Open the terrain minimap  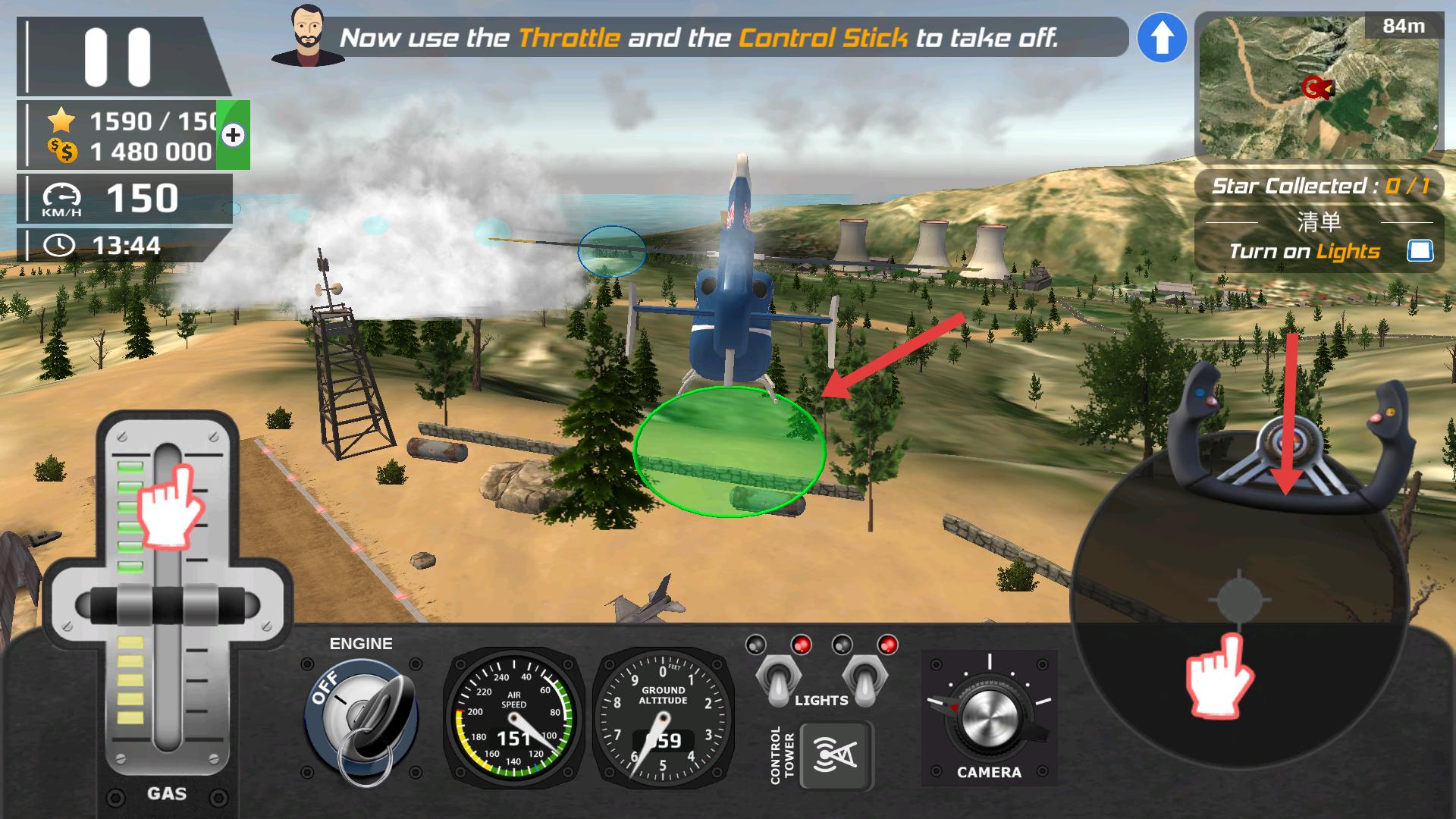tap(1318, 87)
